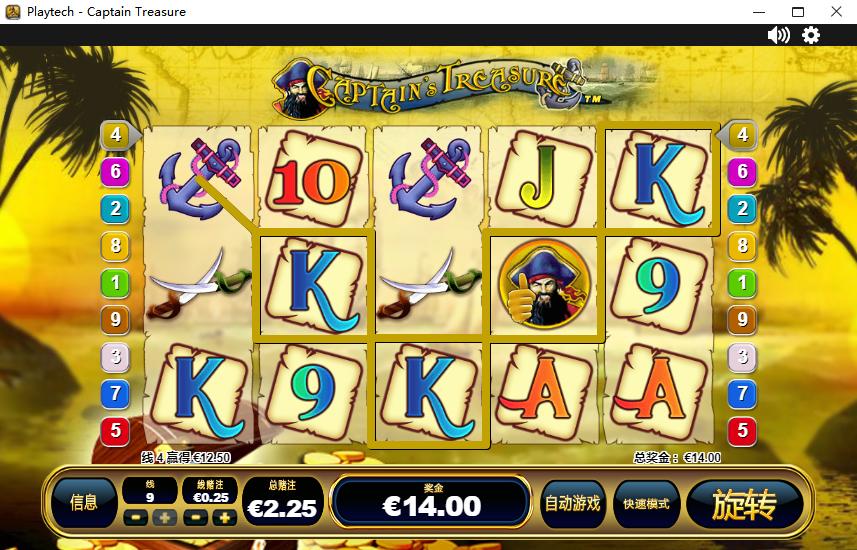Viewport: 857px width, 550px height.
Task: Open the 信息 info panel
Action: click(x=84, y=503)
